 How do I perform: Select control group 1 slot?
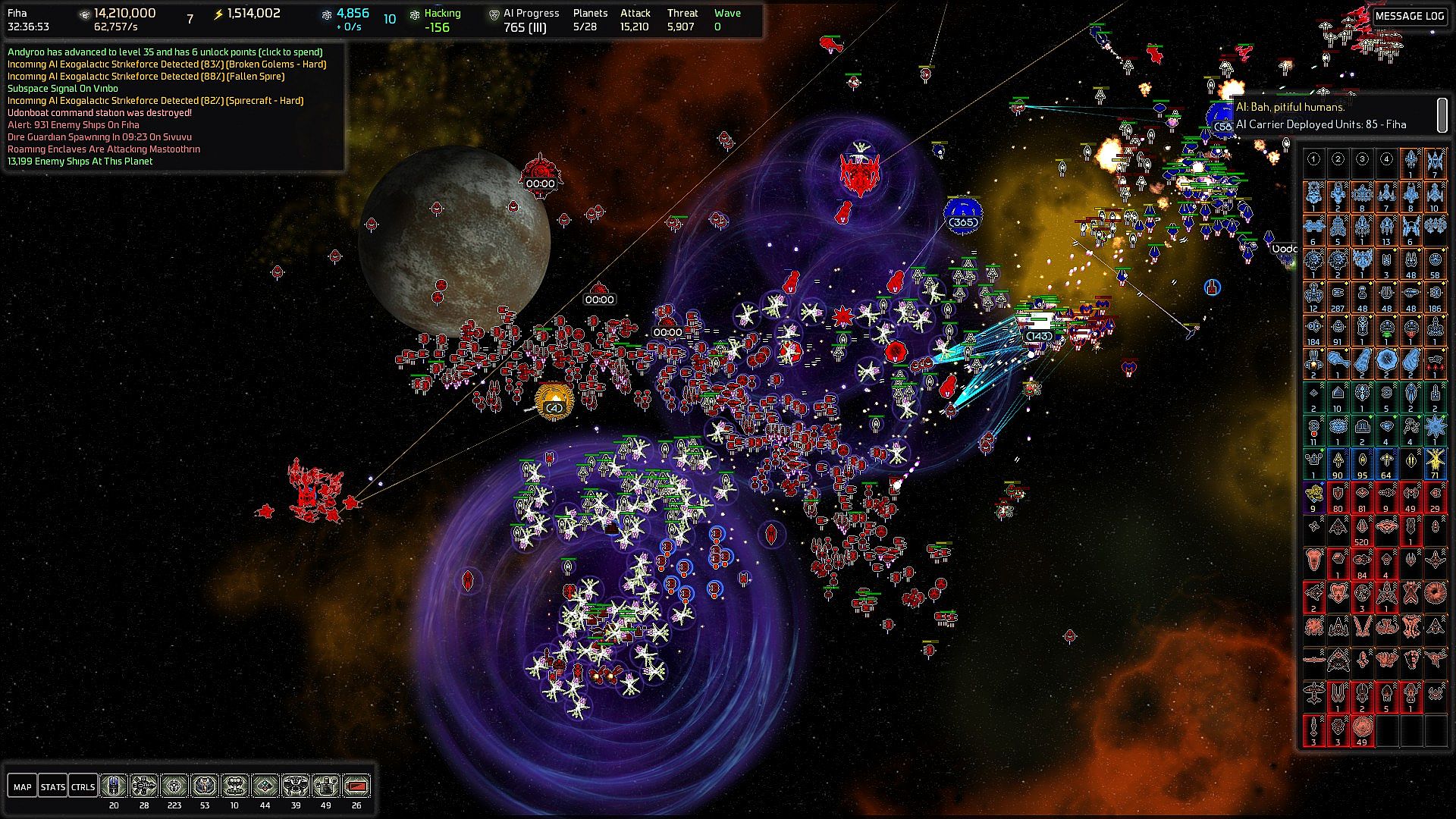coord(1314,159)
